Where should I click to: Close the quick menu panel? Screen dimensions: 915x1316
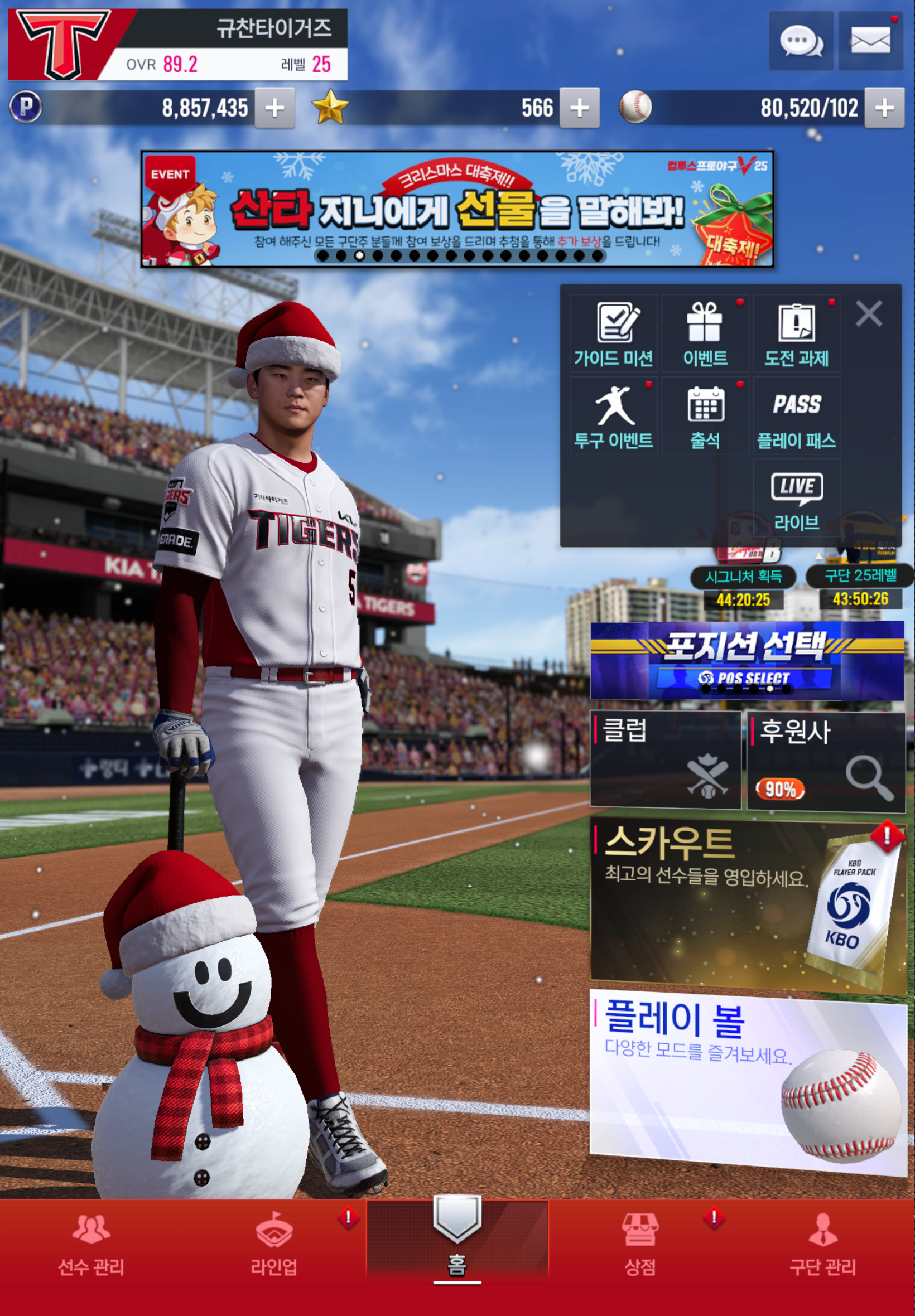click(x=869, y=314)
